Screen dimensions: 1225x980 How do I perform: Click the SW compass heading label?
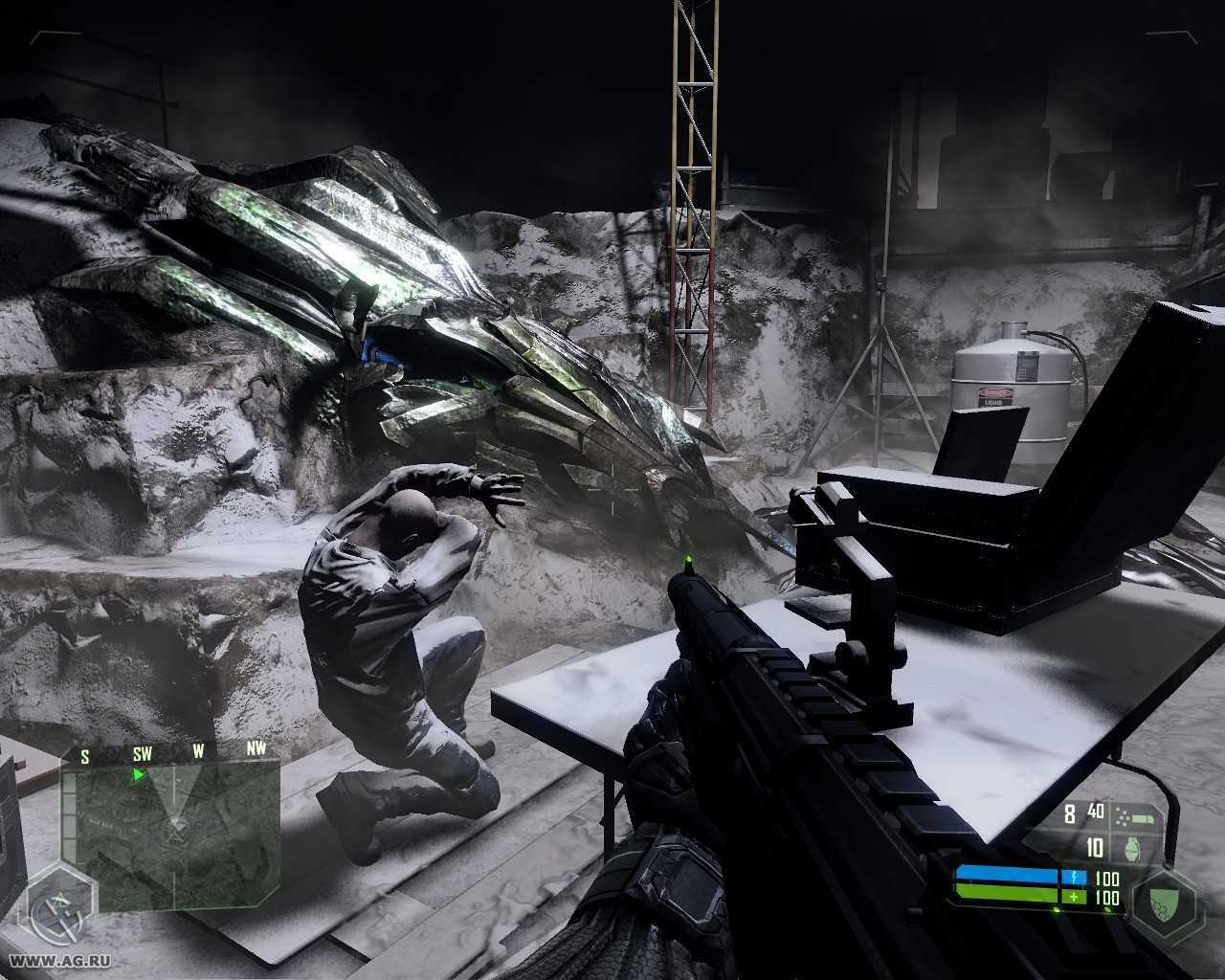click(142, 753)
